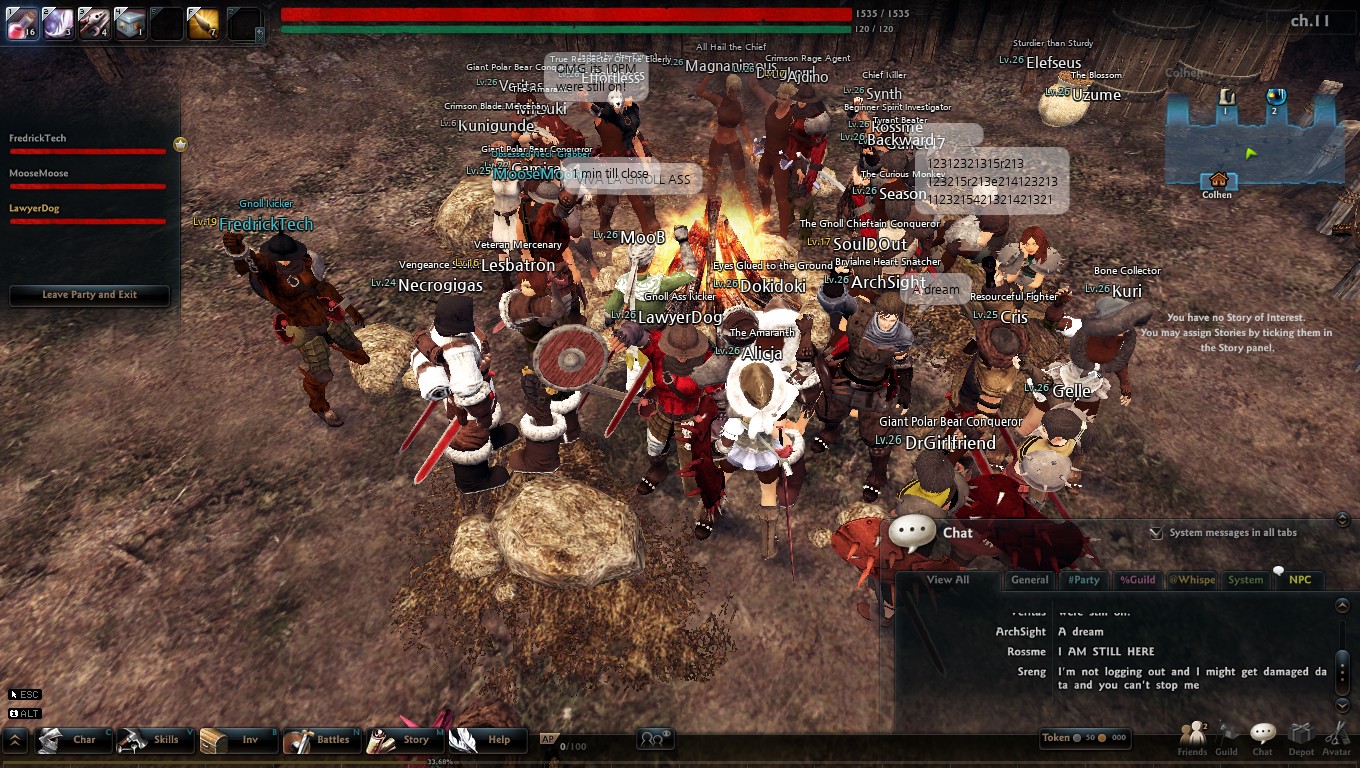Viewport: 1360px width, 768px height.
Task: Select the white feather item slot
Action: click(x=58, y=23)
